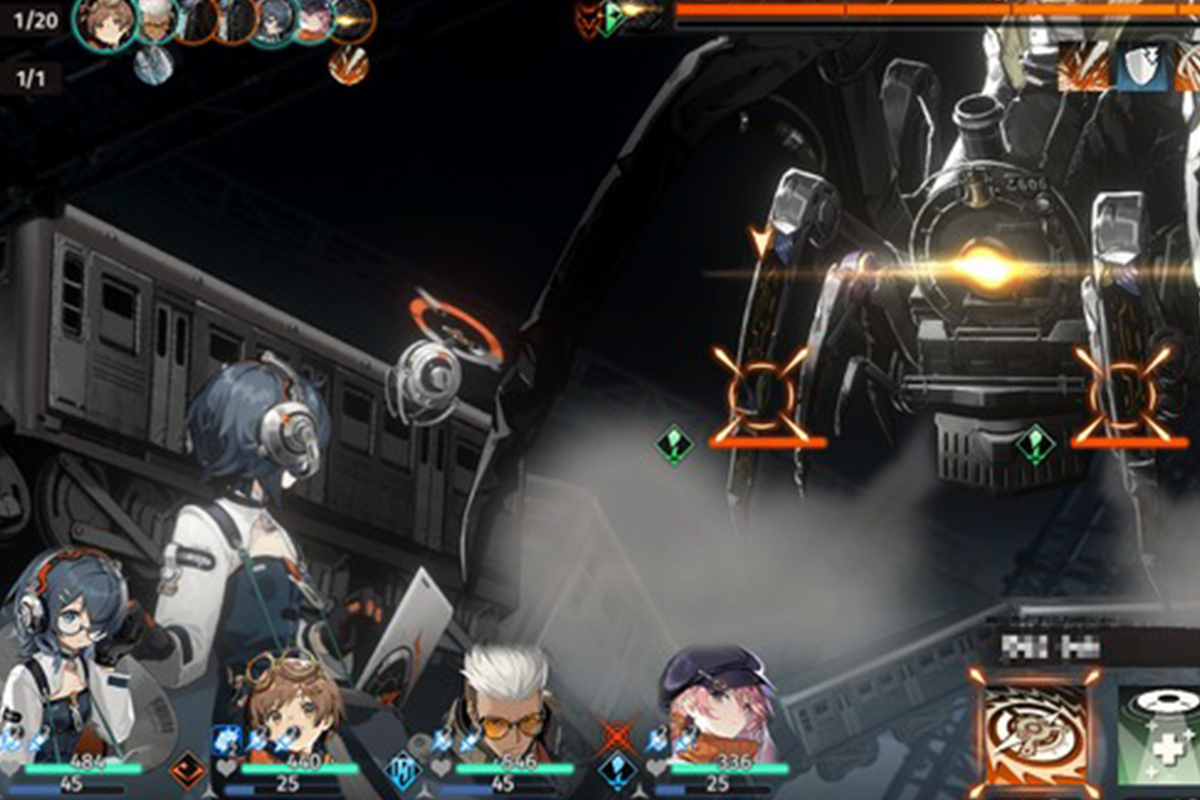Tap the blue diamond icon beside the white-haired man
This screenshot has height=800, width=1200.
point(403,771)
